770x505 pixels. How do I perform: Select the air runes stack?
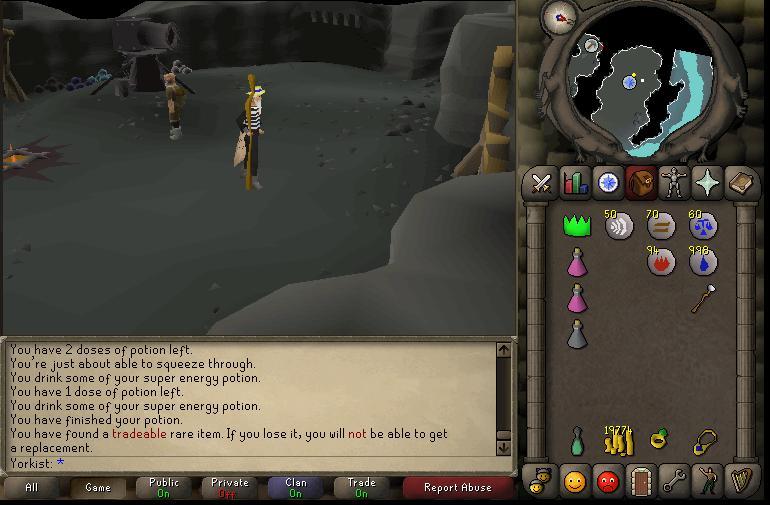[619, 226]
